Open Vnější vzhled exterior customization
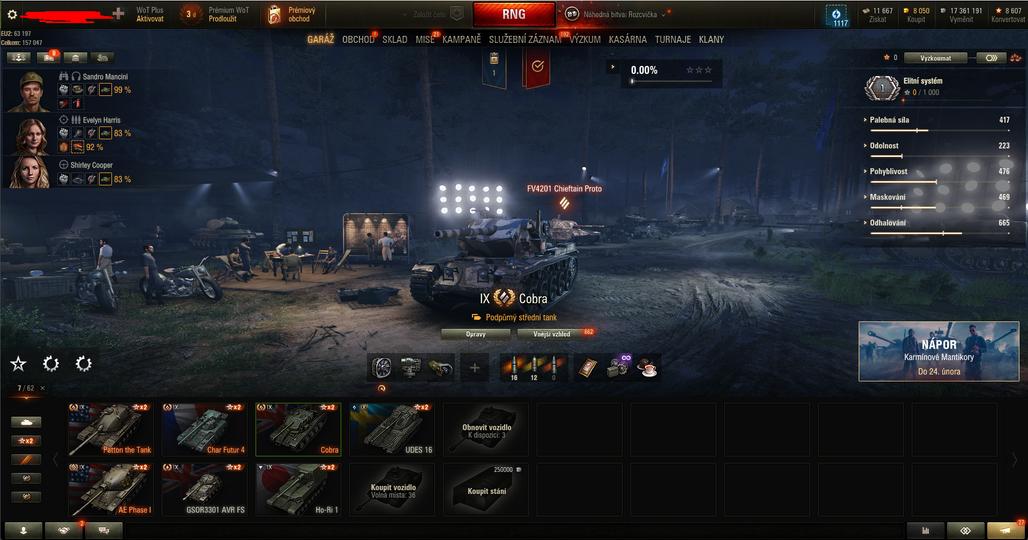 (x=552, y=333)
